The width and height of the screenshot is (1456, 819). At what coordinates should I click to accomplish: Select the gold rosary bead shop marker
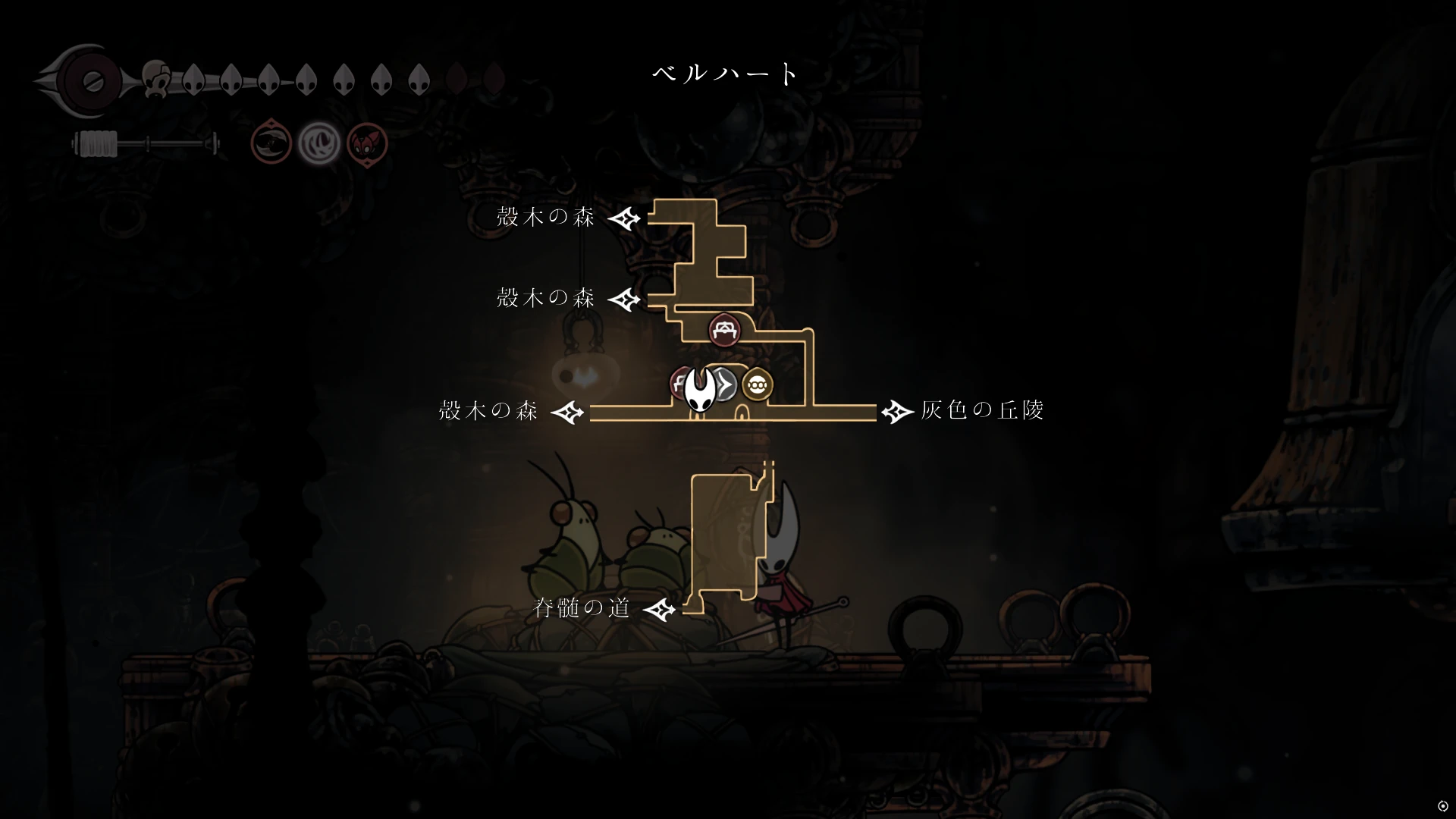[756, 386]
